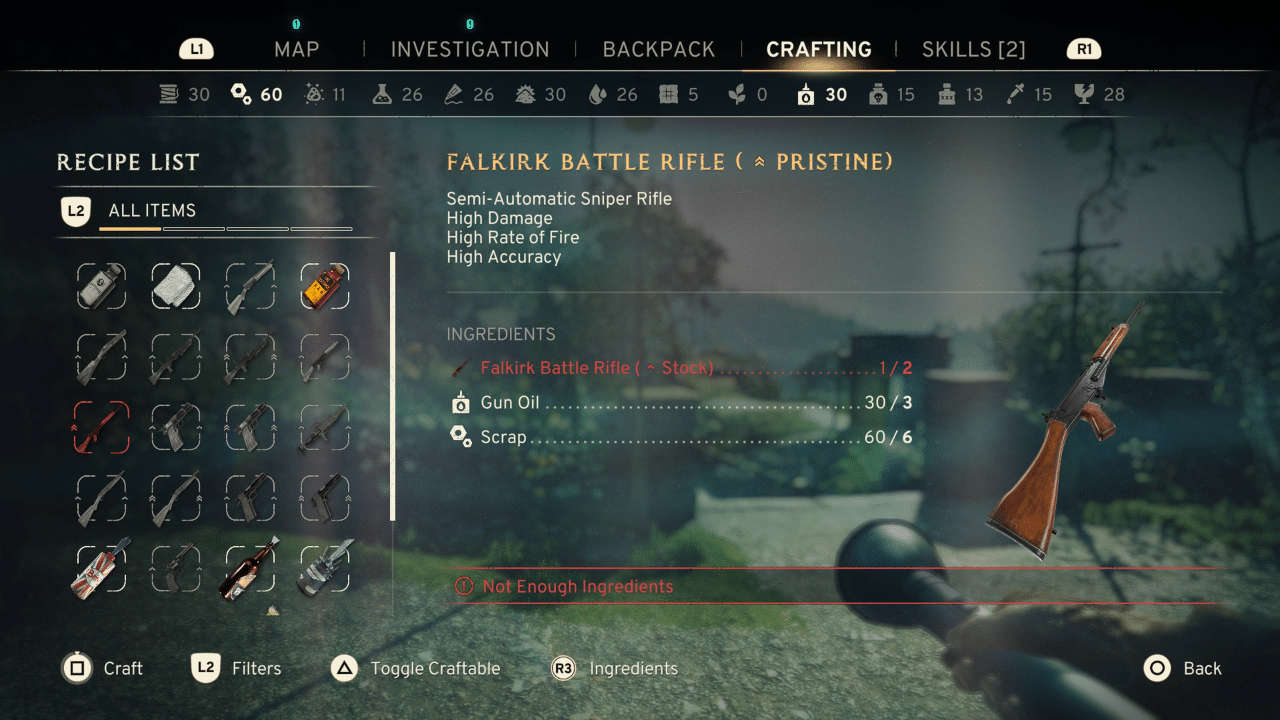Toggle Craftable items with the Triangle button
This screenshot has width=1280, height=720.
tap(344, 668)
